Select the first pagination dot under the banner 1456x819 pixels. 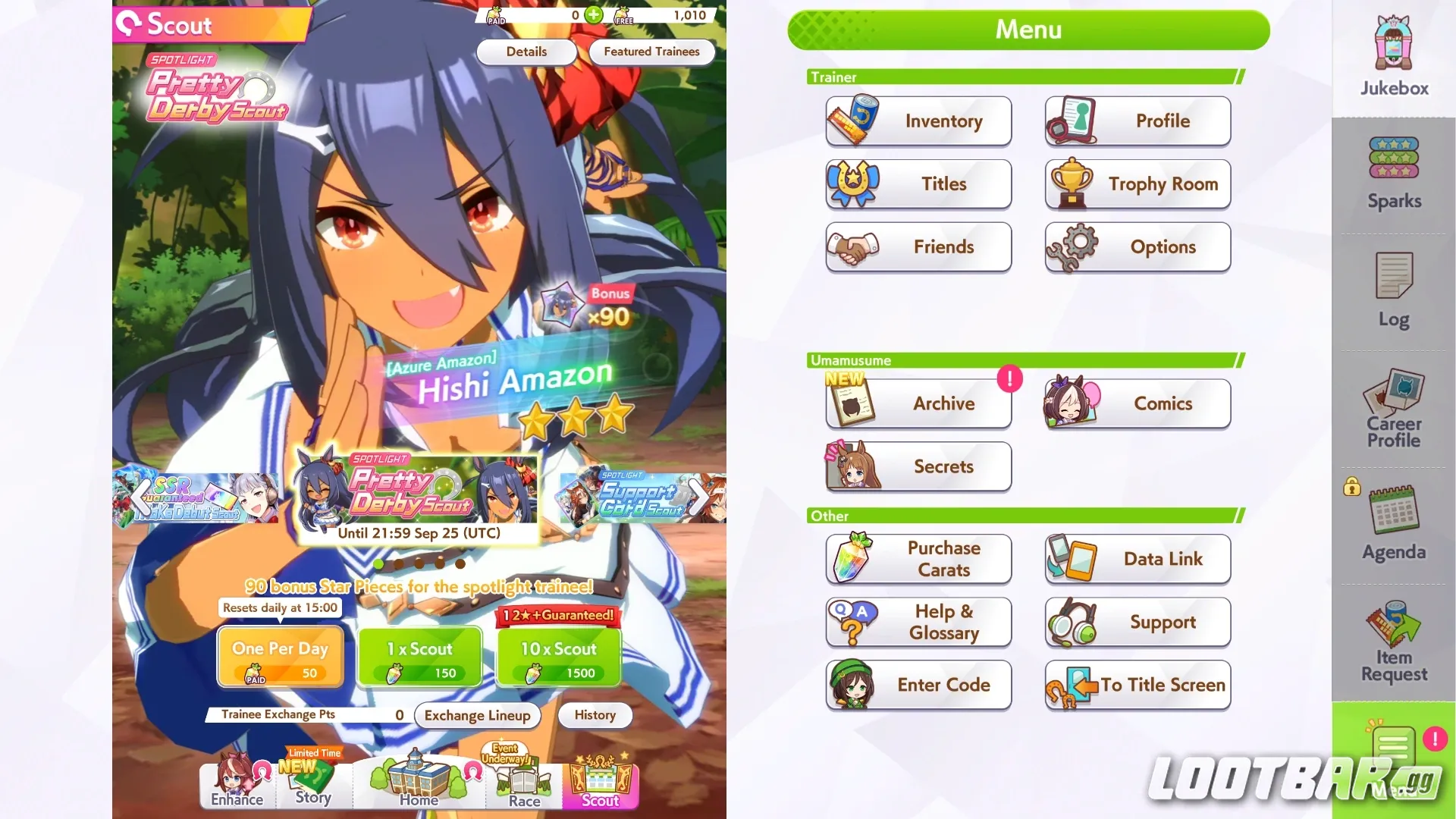tap(378, 563)
